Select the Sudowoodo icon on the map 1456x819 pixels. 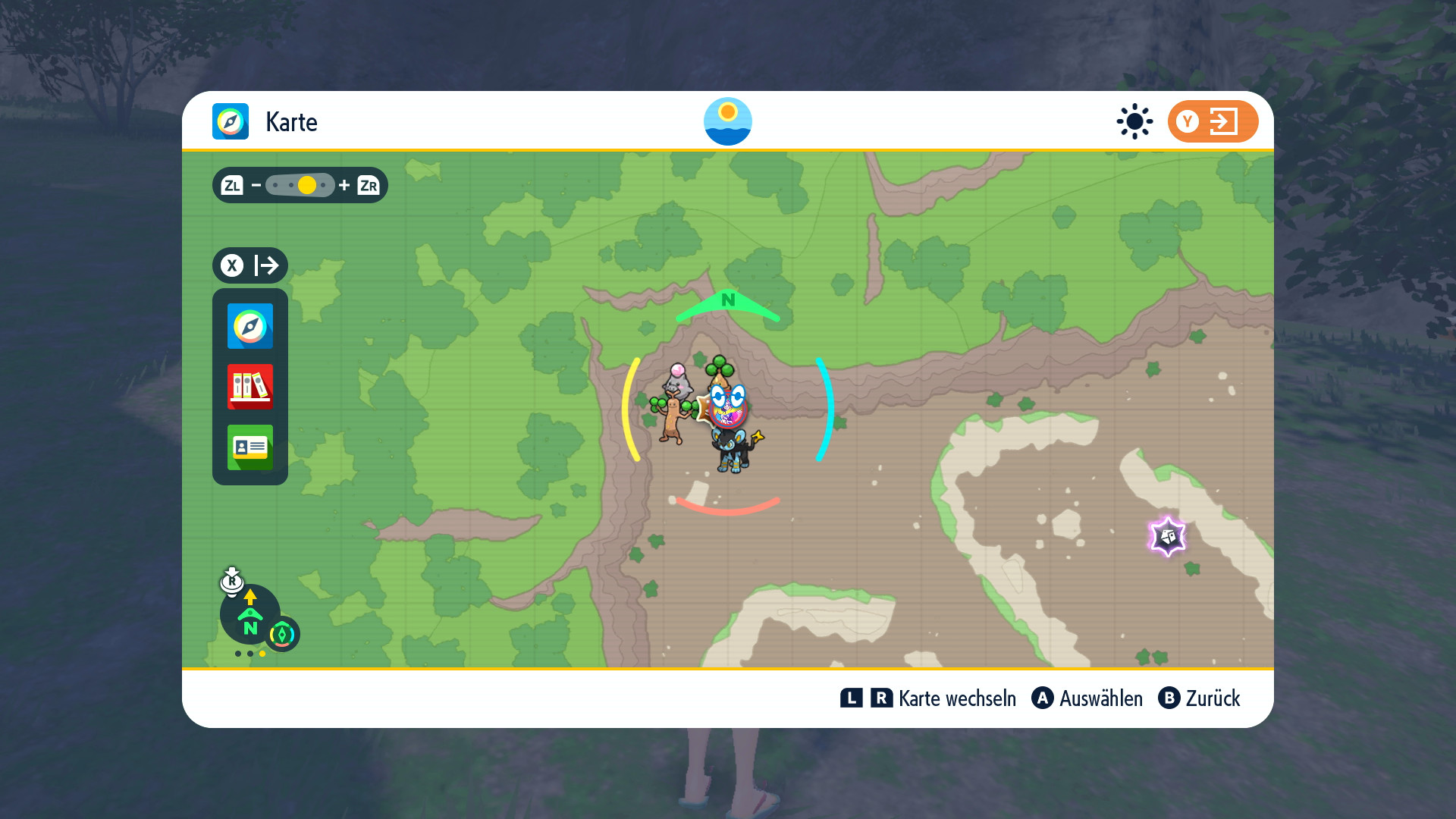tap(670, 419)
